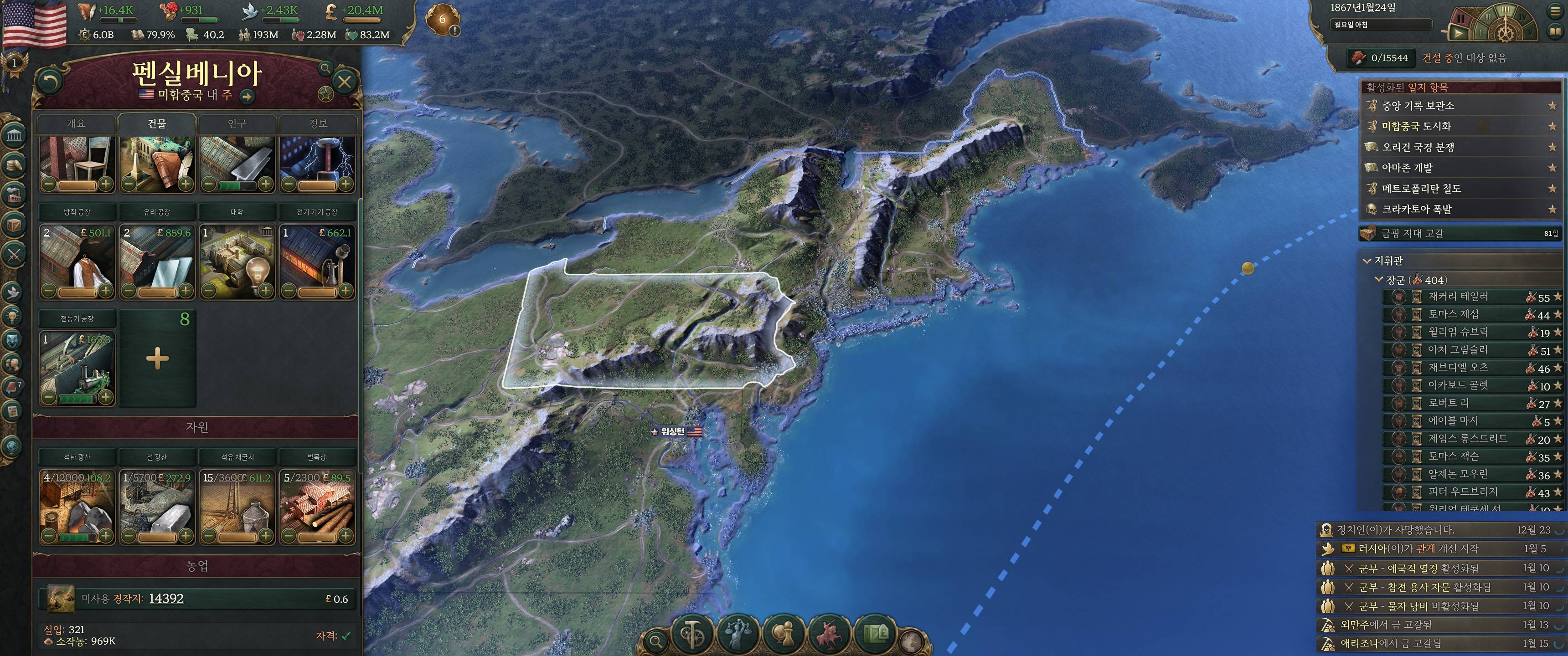This screenshot has width=1568, height=656.
Task: Open the magnifying glass search at bottom
Action: (655, 641)
